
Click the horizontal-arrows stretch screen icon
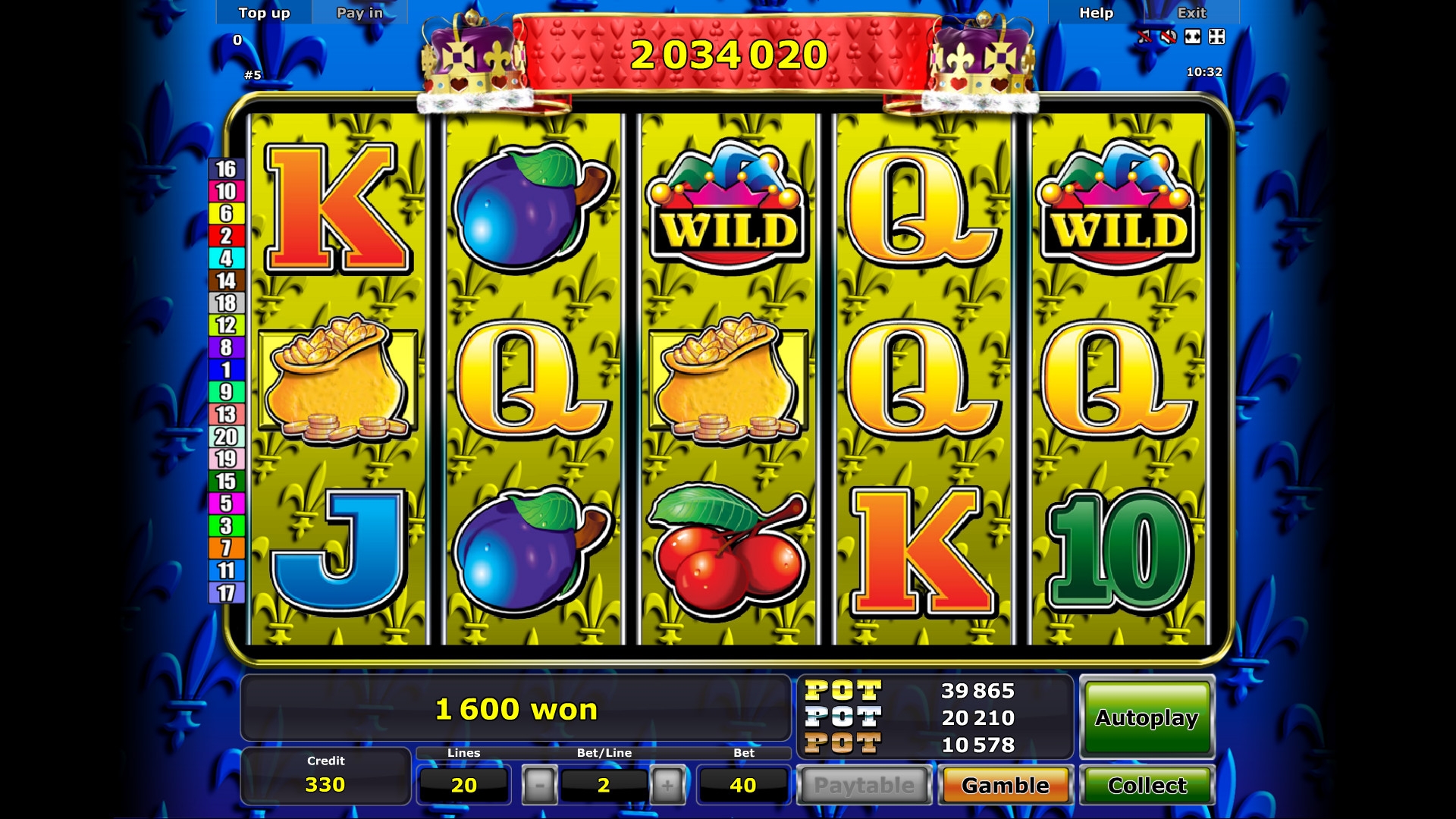tap(1193, 36)
